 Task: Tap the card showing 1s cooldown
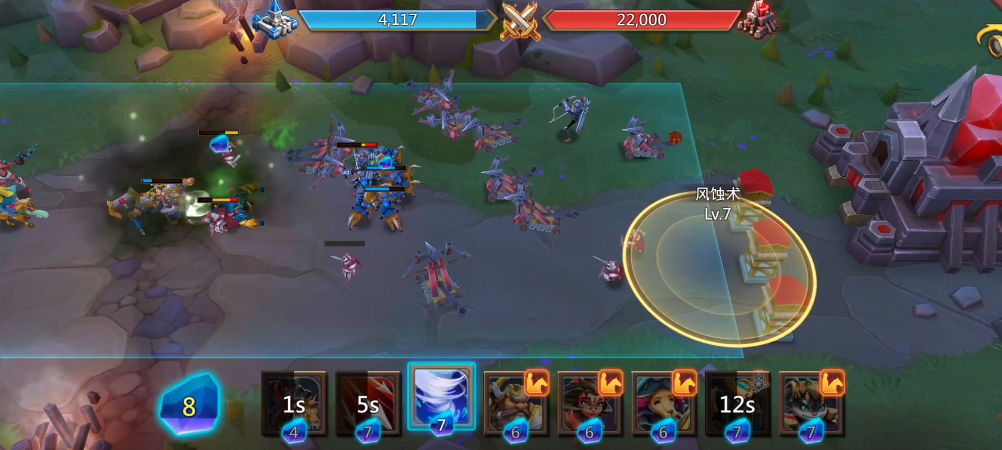click(x=294, y=403)
